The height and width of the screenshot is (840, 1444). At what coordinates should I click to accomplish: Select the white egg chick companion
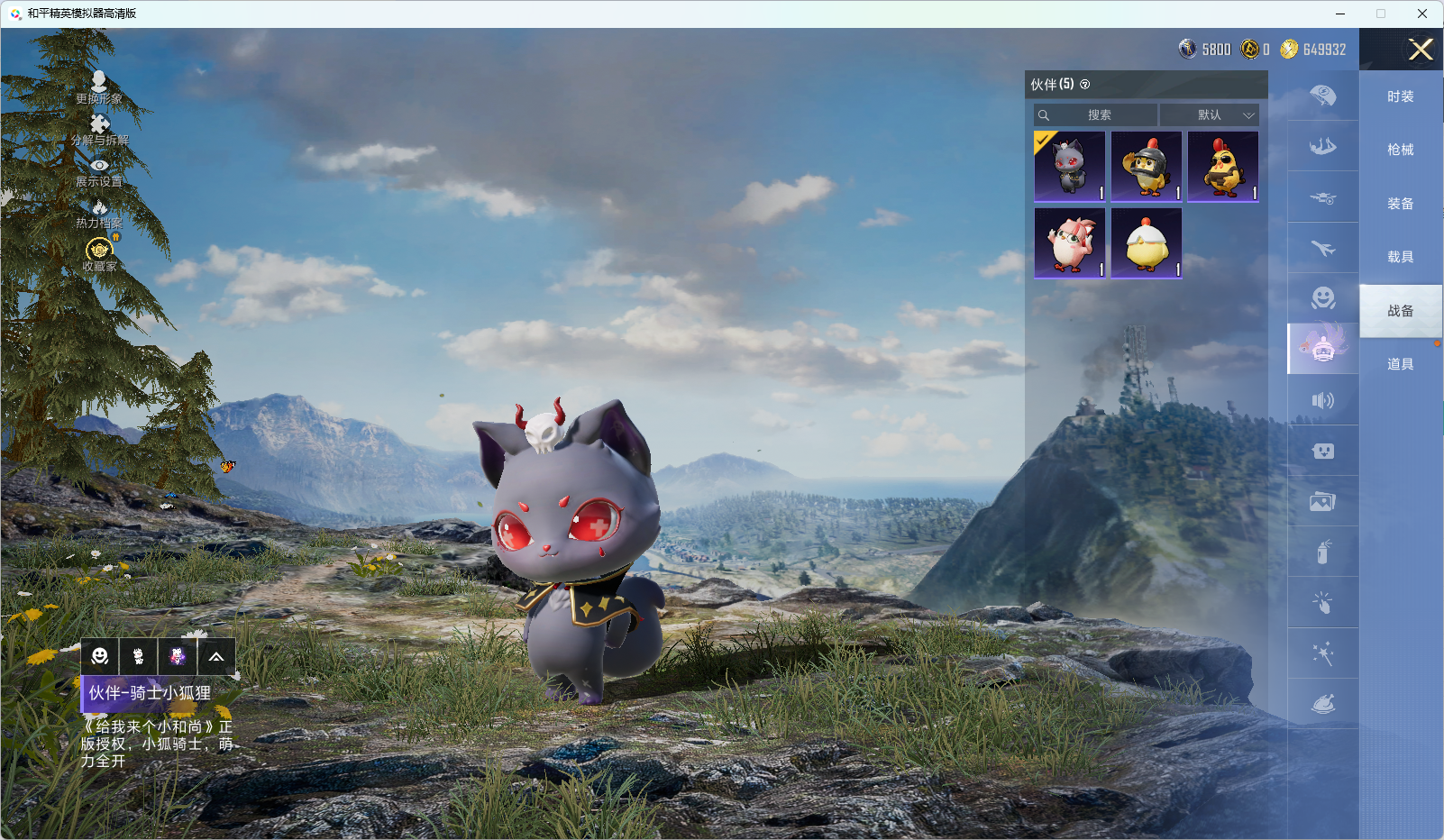tap(1147, 243)
